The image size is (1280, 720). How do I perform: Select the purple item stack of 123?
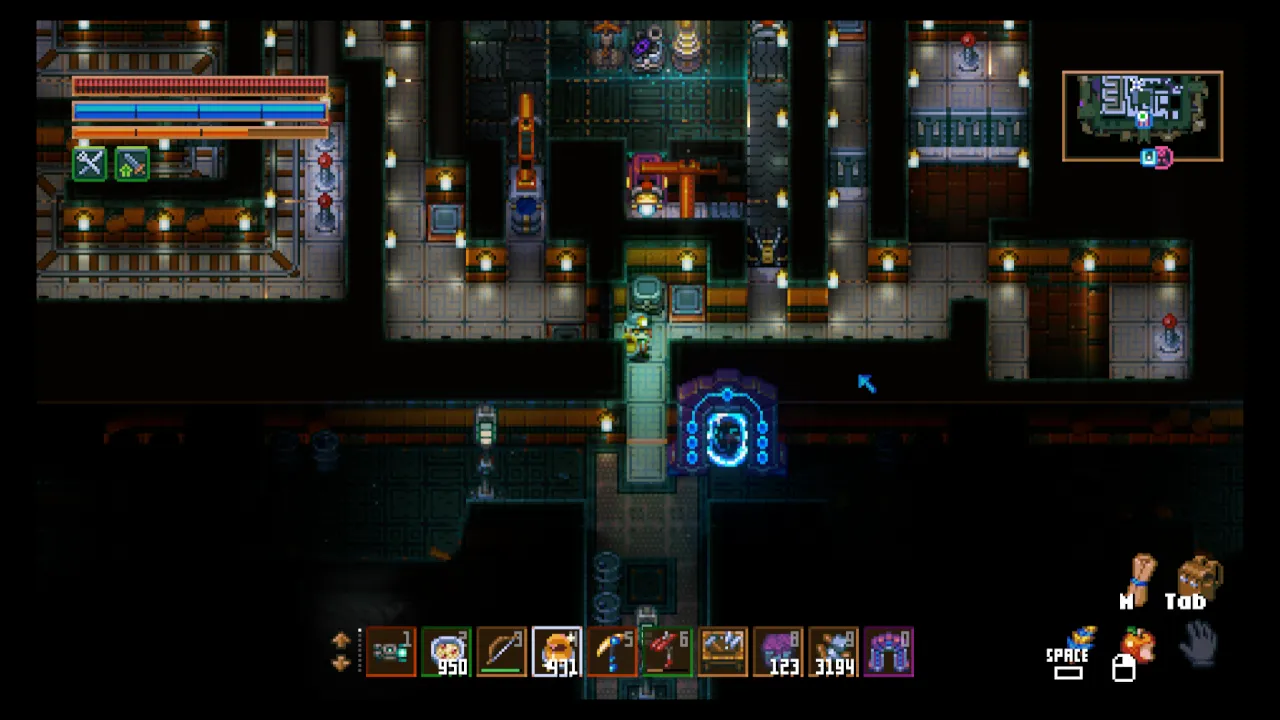778,652
